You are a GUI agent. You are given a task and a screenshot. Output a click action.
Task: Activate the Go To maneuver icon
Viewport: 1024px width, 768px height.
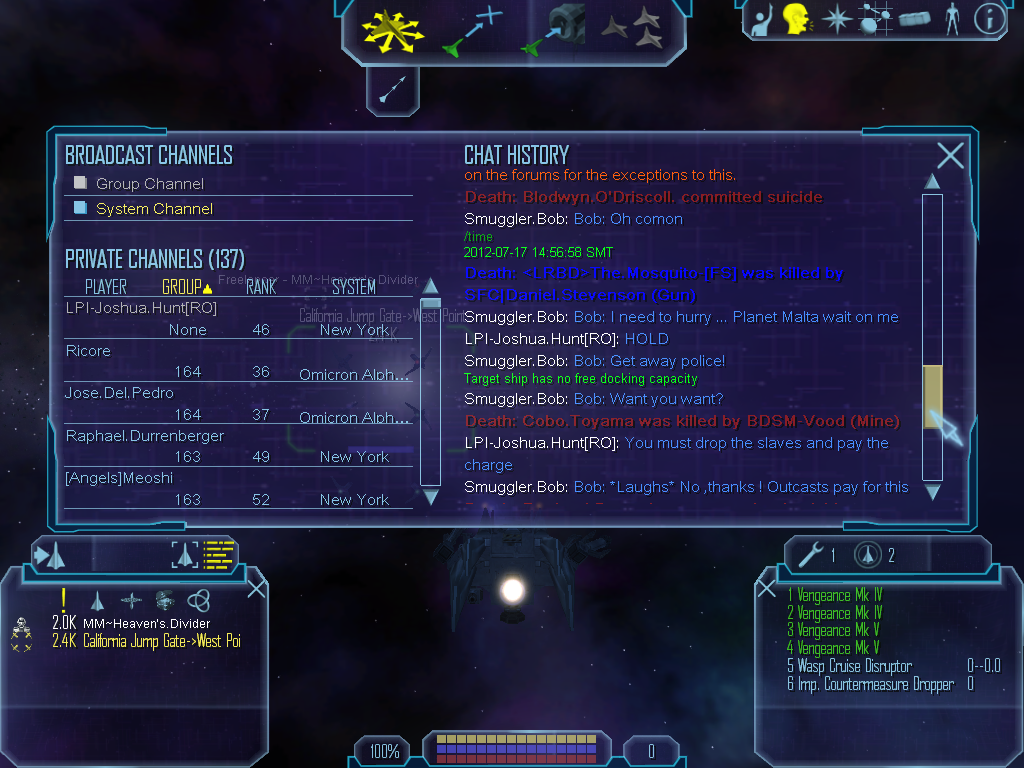(x=472, y=30)
